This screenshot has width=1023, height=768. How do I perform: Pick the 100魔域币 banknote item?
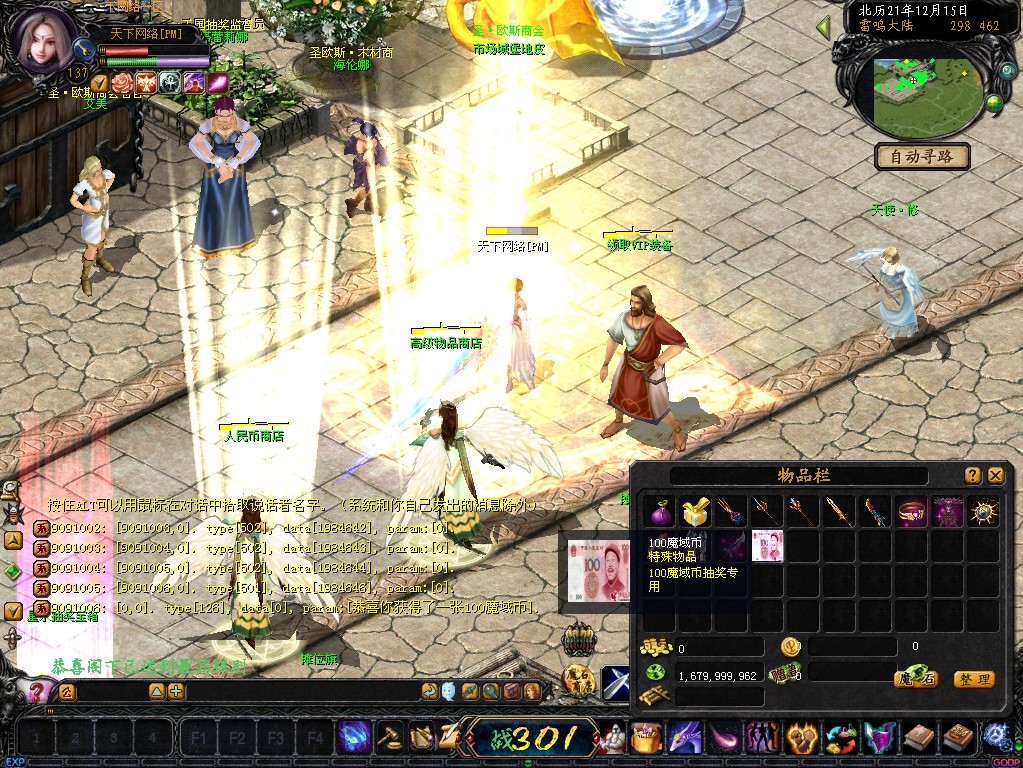767,546
